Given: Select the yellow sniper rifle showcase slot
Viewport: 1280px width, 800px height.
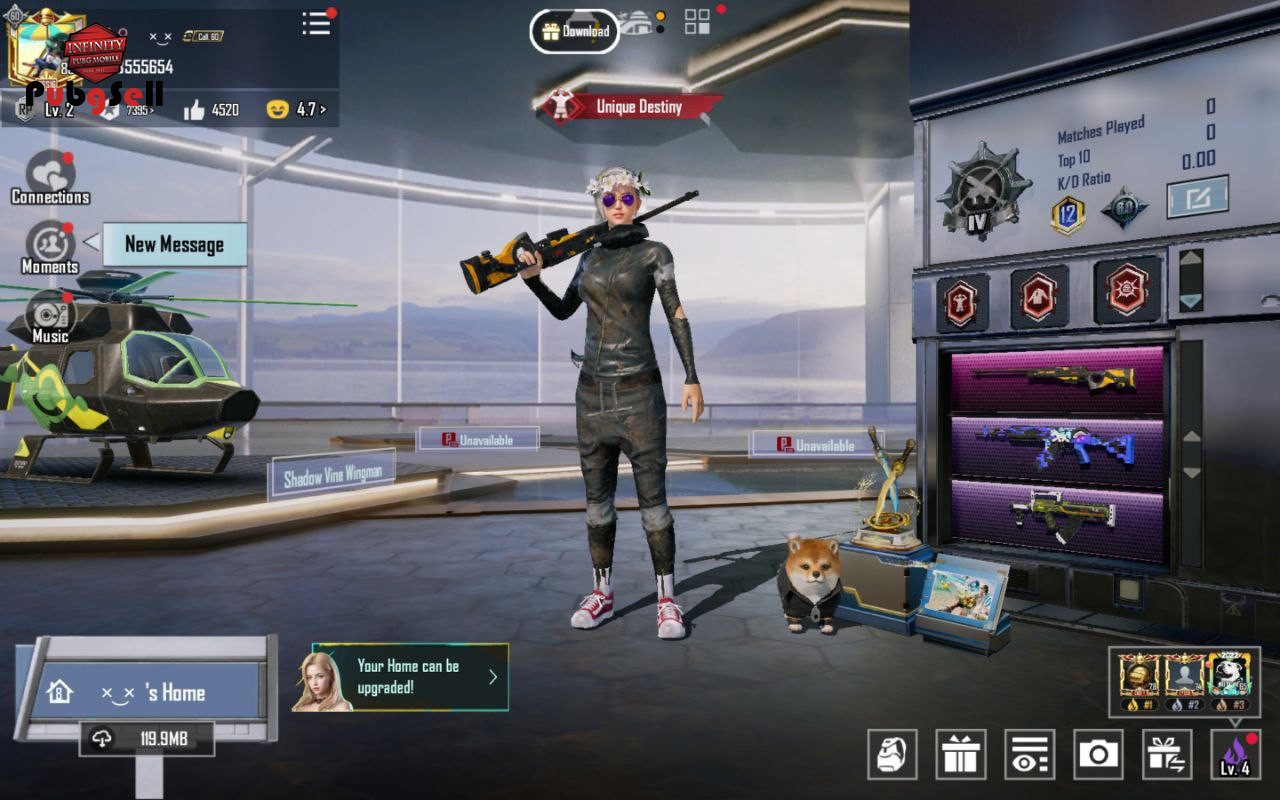Looking at the screenshot, I should pos(1057,379).
